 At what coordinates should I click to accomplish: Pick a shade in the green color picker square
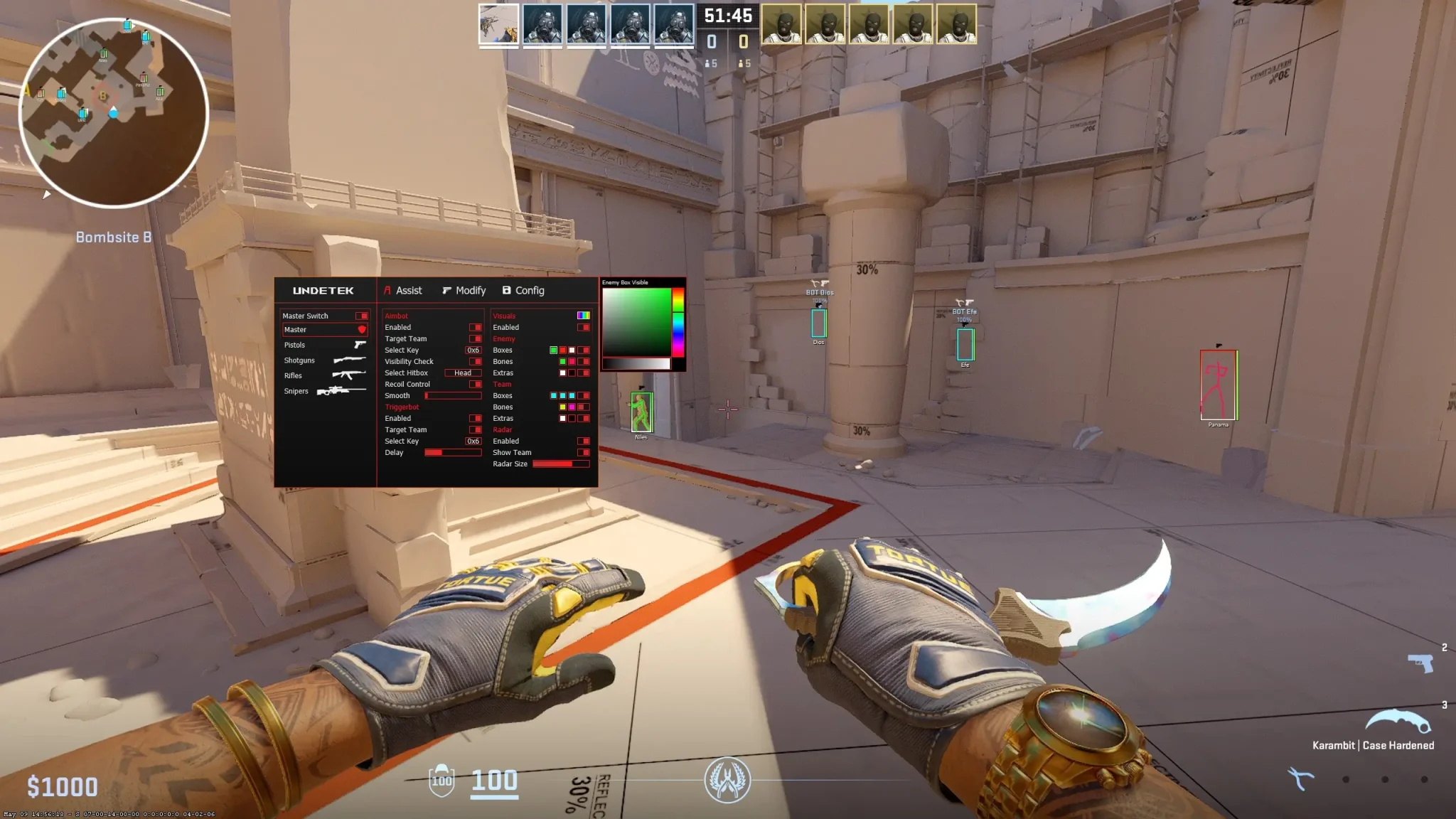(637, 321)
